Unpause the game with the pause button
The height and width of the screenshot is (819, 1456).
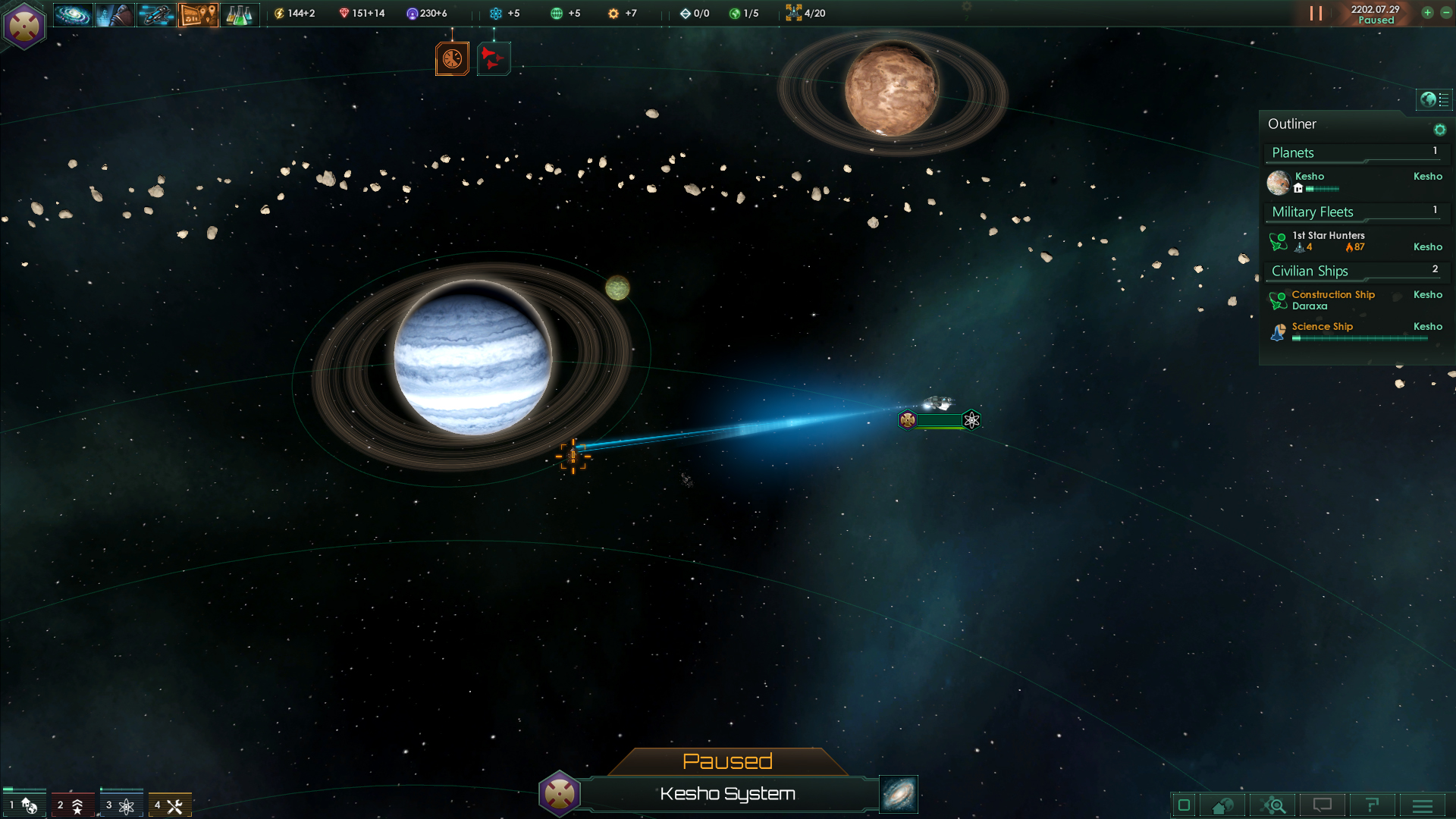pos(1316,14)
